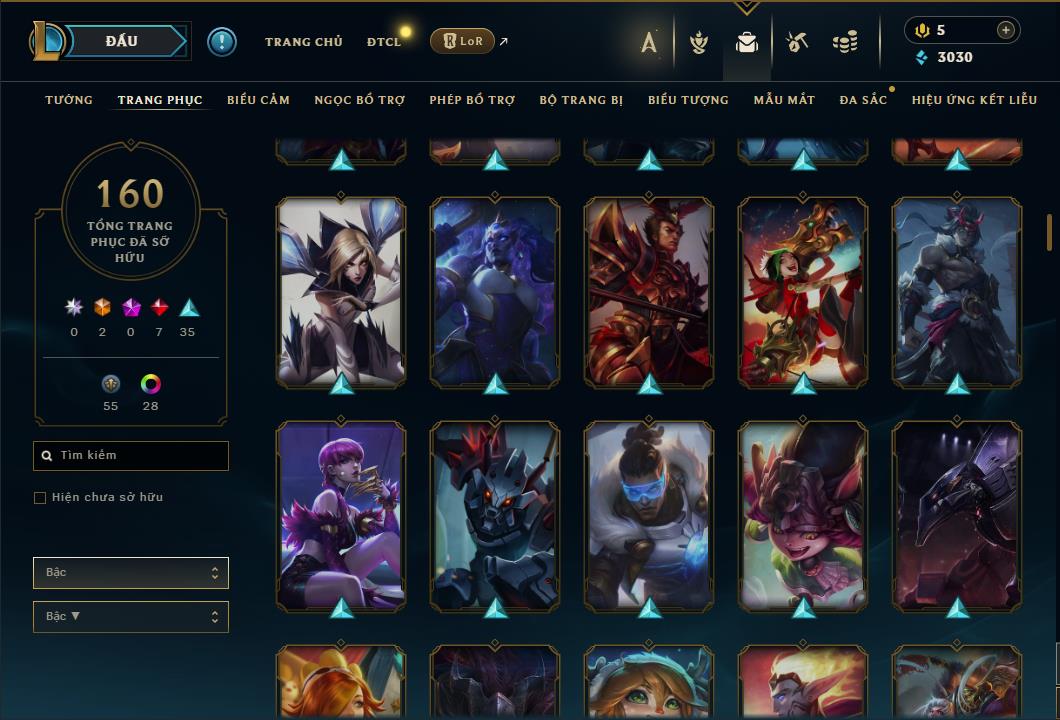Toggle the Hiện chưa sở hữu checkbox
Screen dimensions: 1060x720
40,498
